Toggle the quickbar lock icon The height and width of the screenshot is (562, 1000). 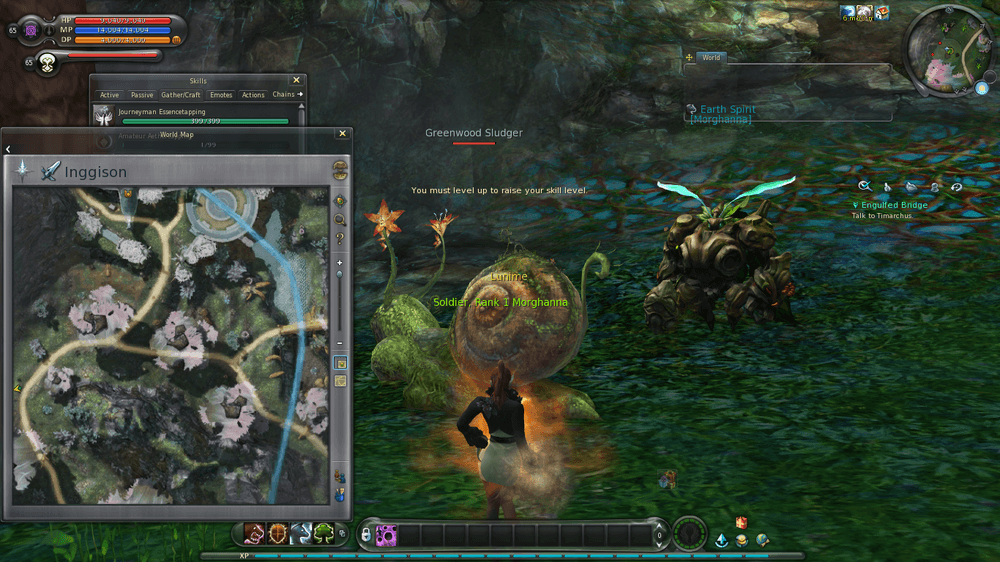pos(365,535)
